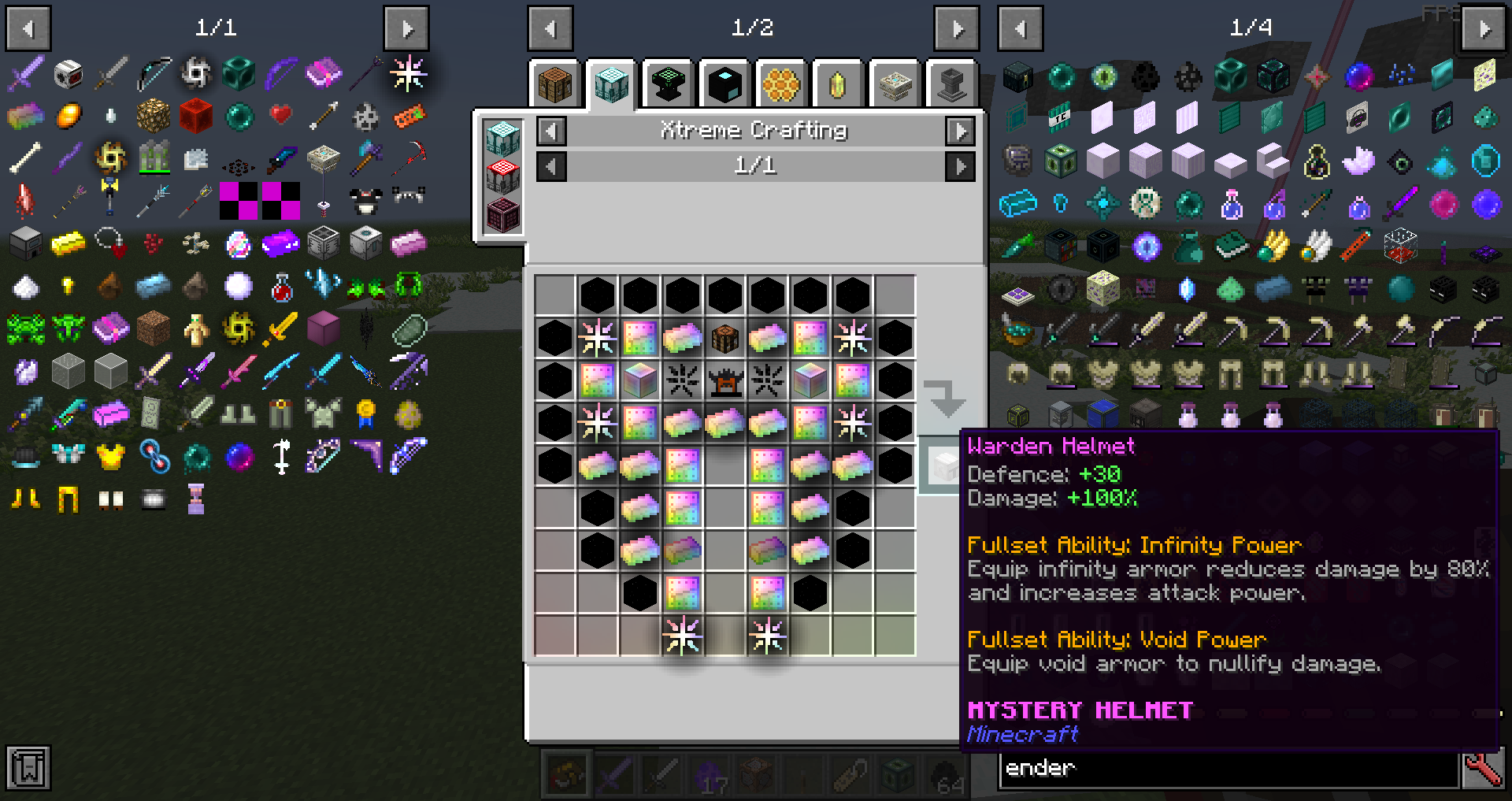The image size is (1512, 801).
Task: Select the black cube machine recipe tab
Action: [x=724, y=83]
